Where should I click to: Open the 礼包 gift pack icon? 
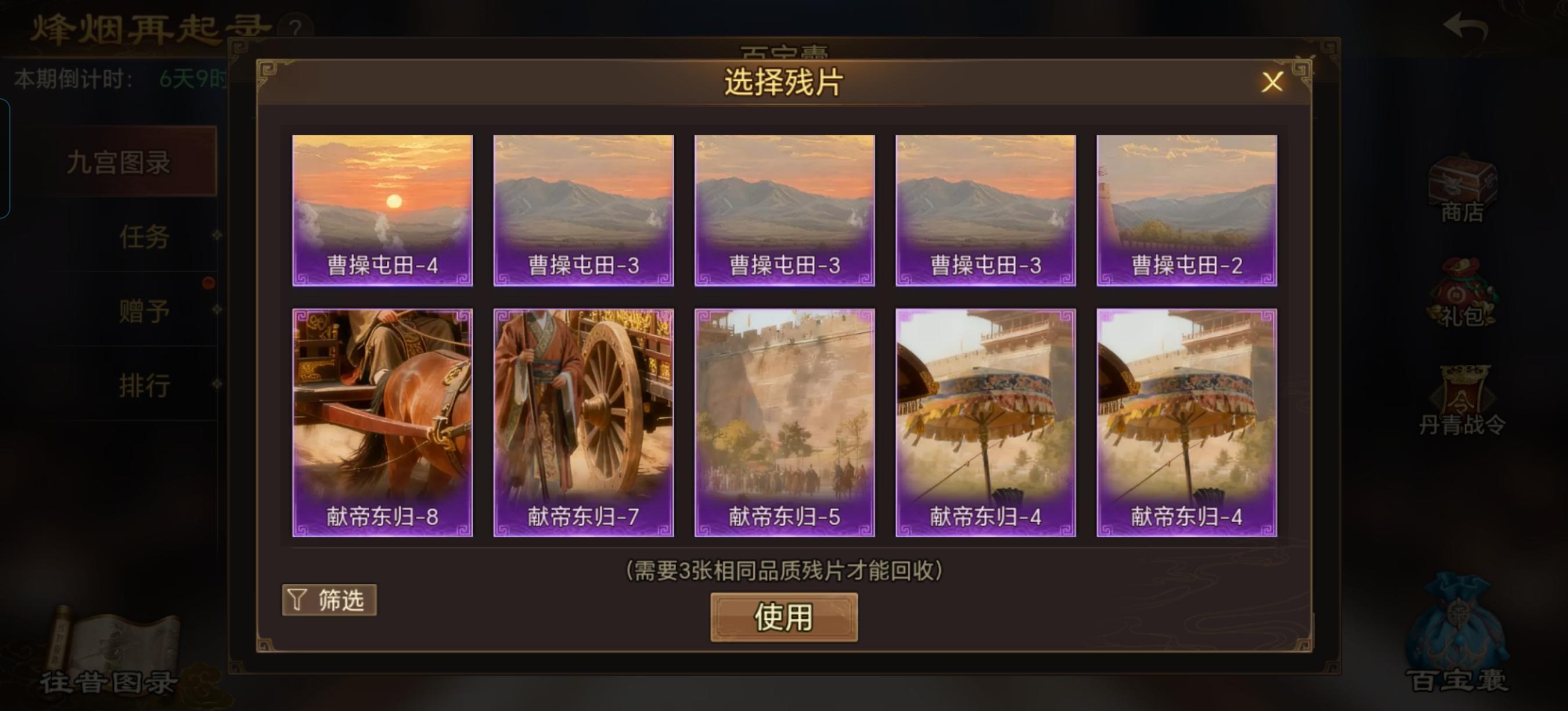pos(1462,298)
